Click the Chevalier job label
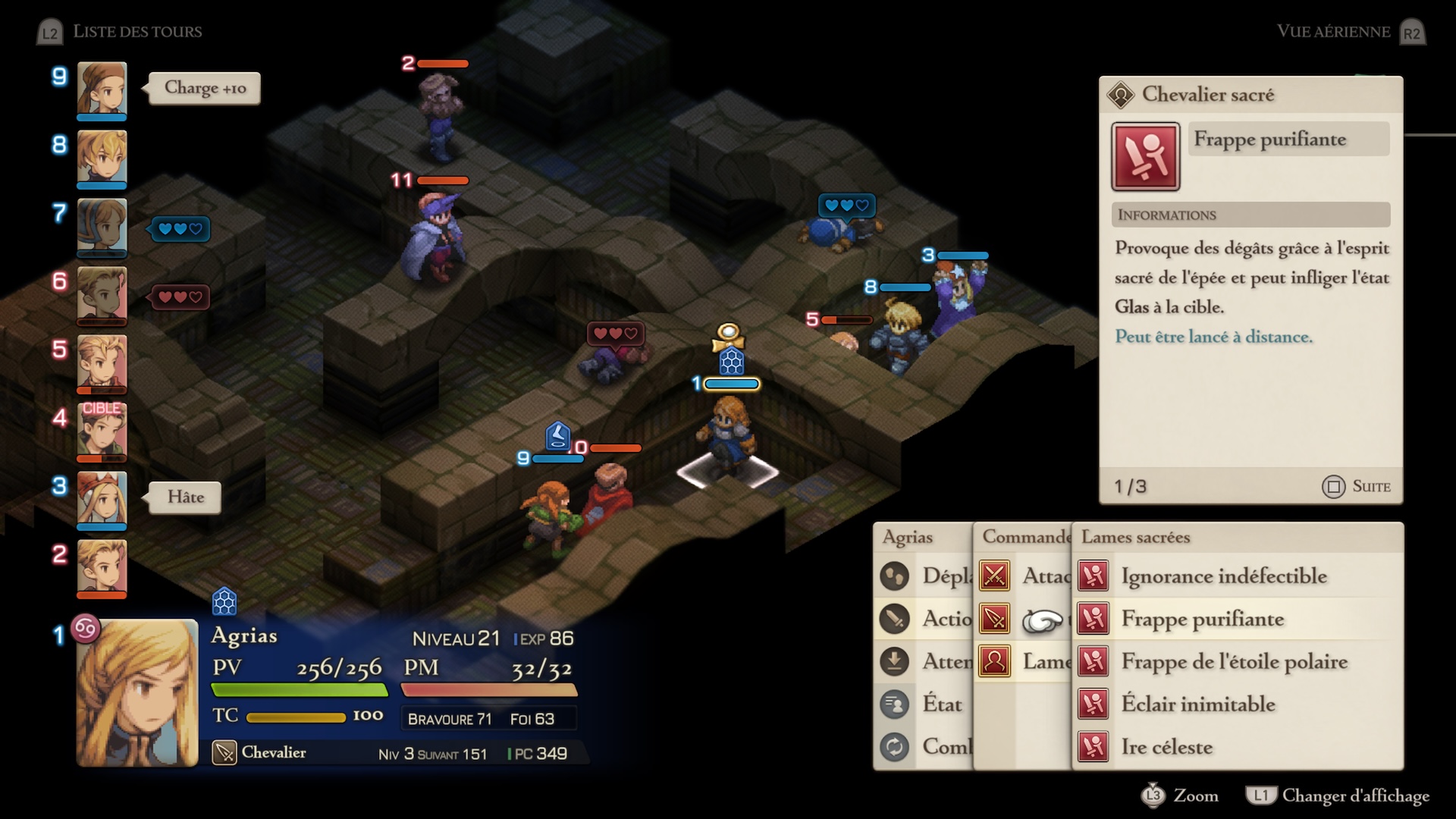 click(x=273, y=753)
